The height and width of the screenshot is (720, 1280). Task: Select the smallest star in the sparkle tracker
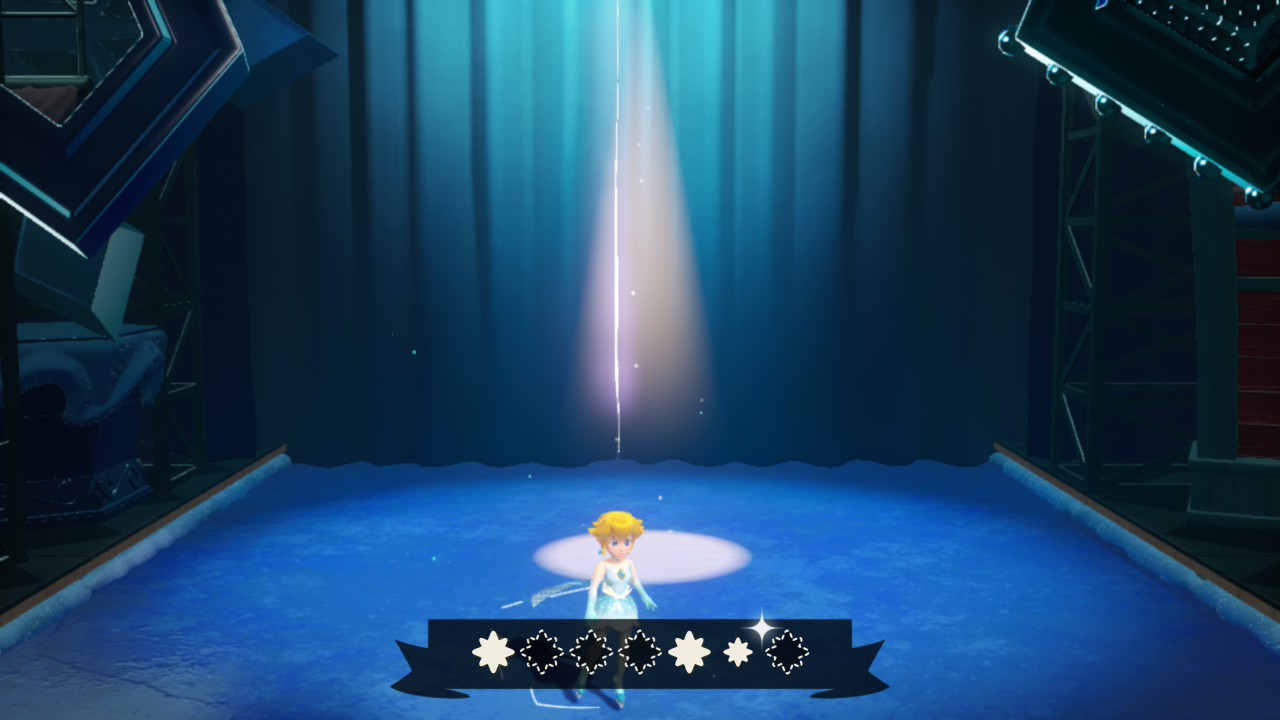click(738, 652)
